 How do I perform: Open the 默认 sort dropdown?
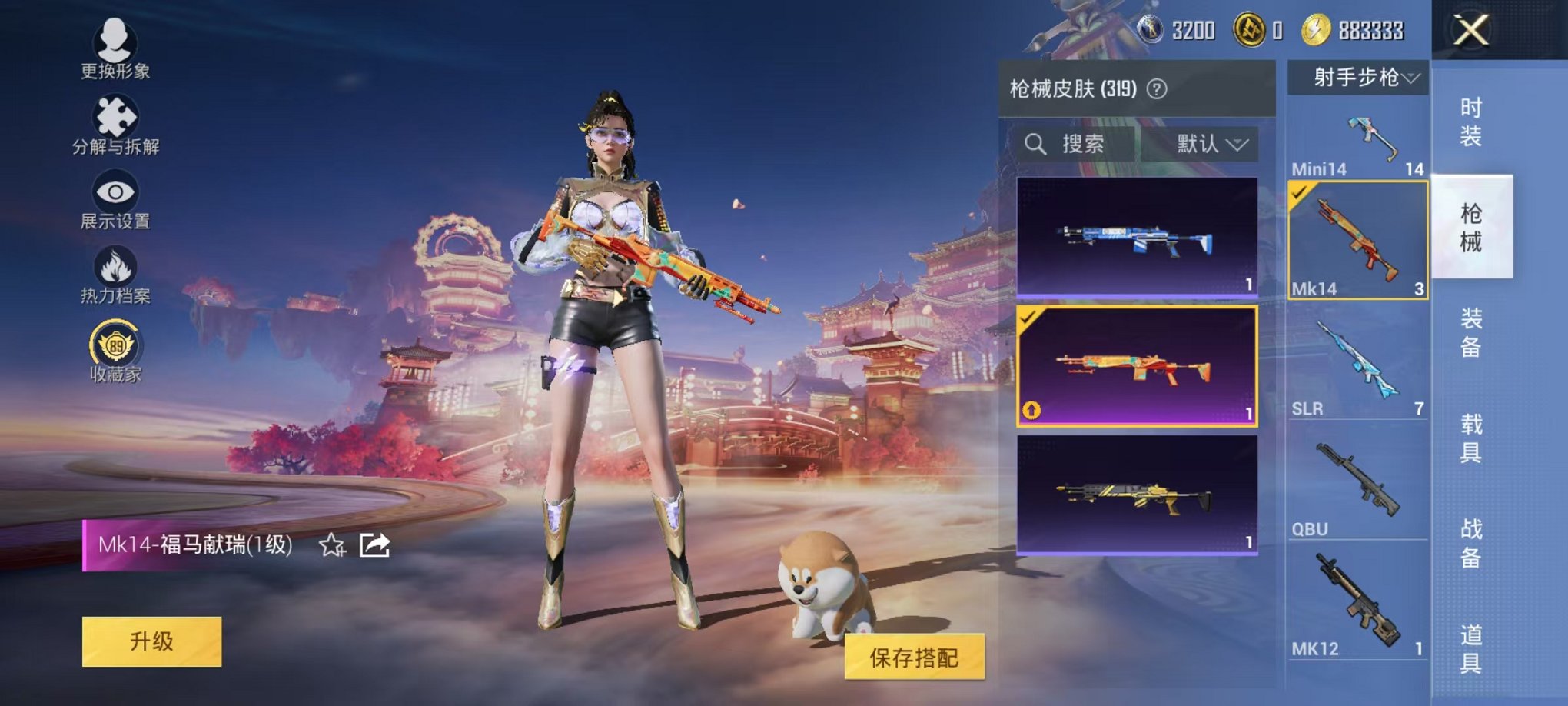coord(1211,143)
